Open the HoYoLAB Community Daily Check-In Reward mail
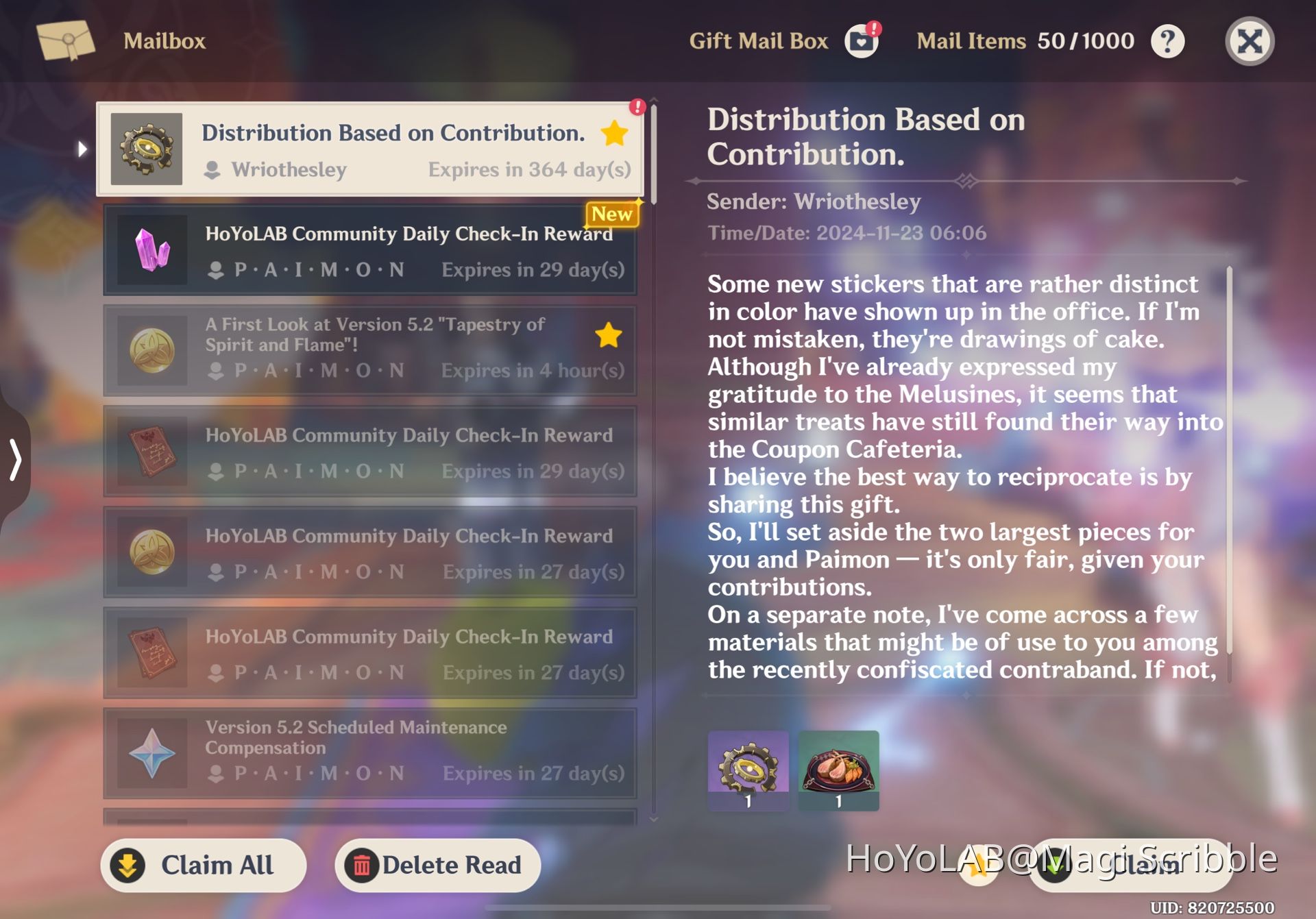1316x919 pixels. (x=370, y=250)
